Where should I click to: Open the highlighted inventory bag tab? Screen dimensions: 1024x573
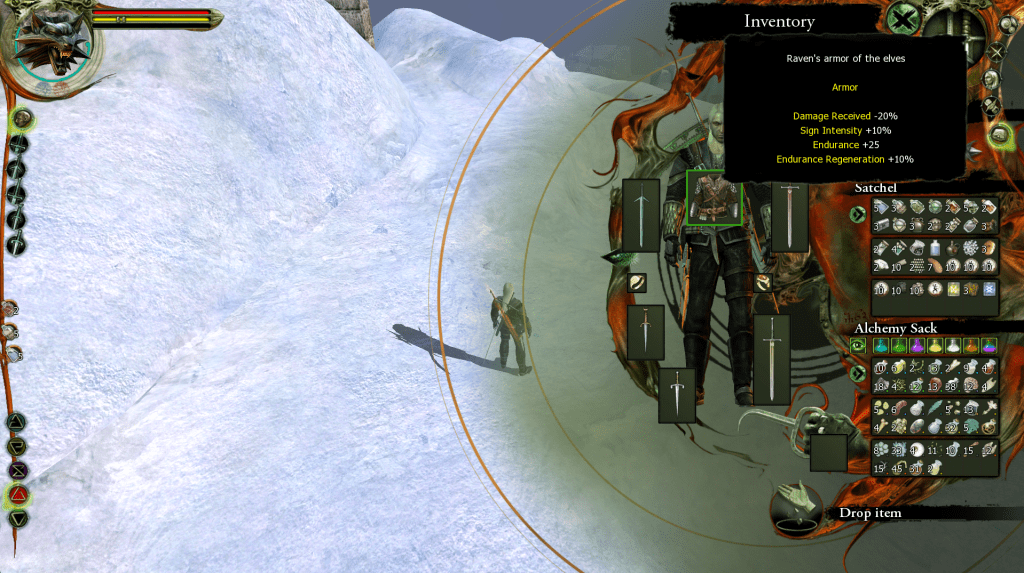[x=999, y=133]
